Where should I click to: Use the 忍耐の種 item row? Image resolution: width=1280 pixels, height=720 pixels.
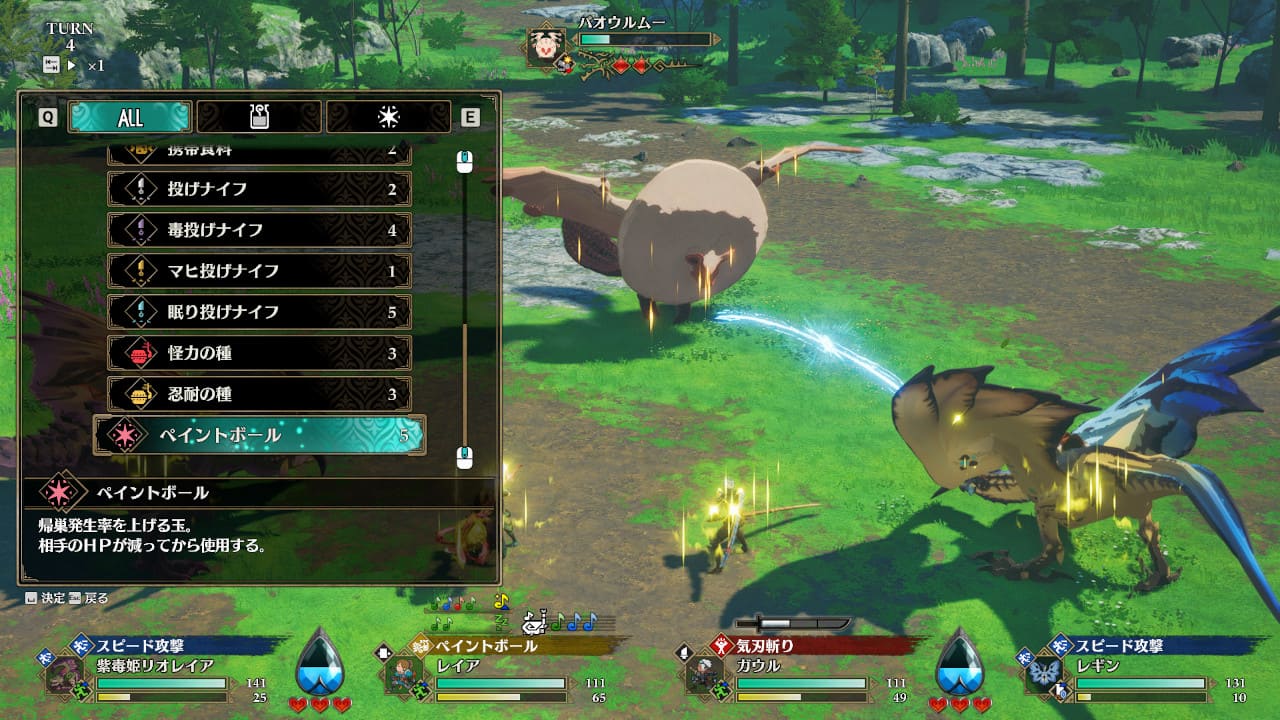tap(259, 394)
